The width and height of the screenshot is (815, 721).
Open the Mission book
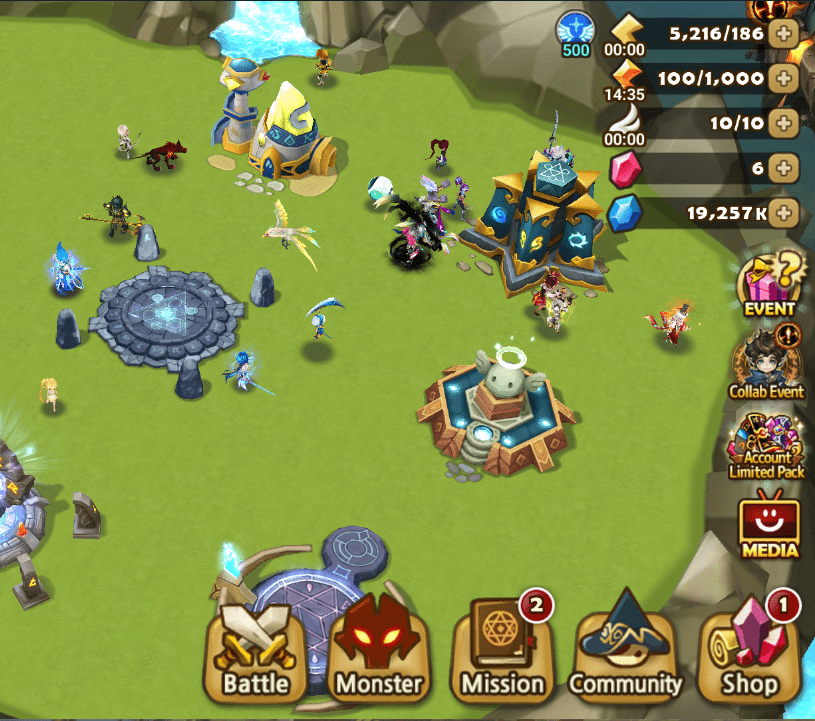[502, 655]
